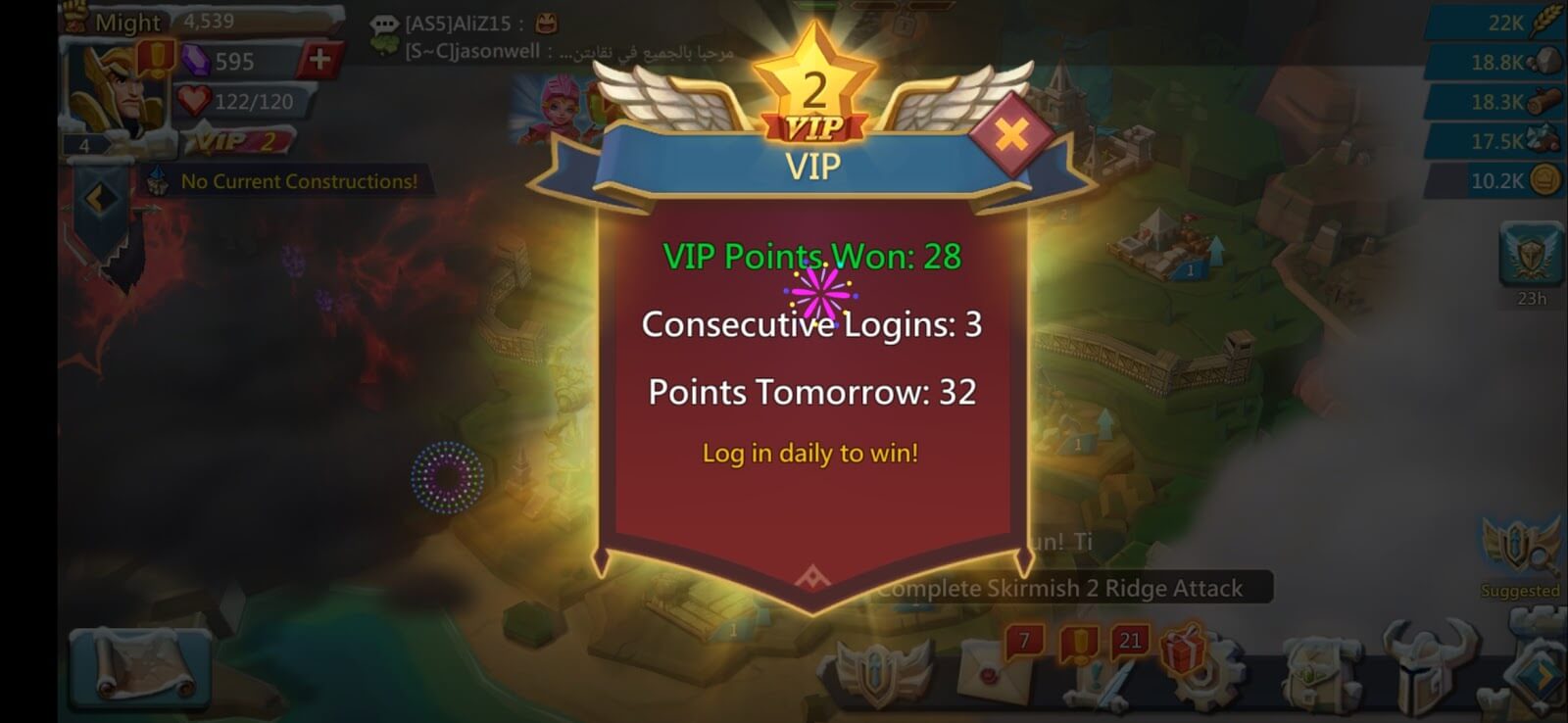Tap Complete Skirmish 2 Ridge Attack quest
The image size is (1568, 723).
[1061, 586]
